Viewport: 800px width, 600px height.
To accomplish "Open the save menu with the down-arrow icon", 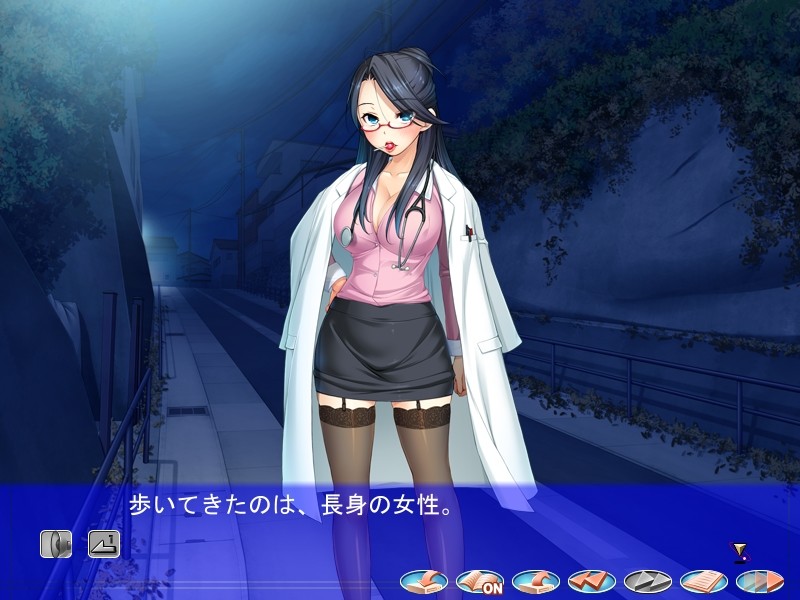I will tap(424, 580).
